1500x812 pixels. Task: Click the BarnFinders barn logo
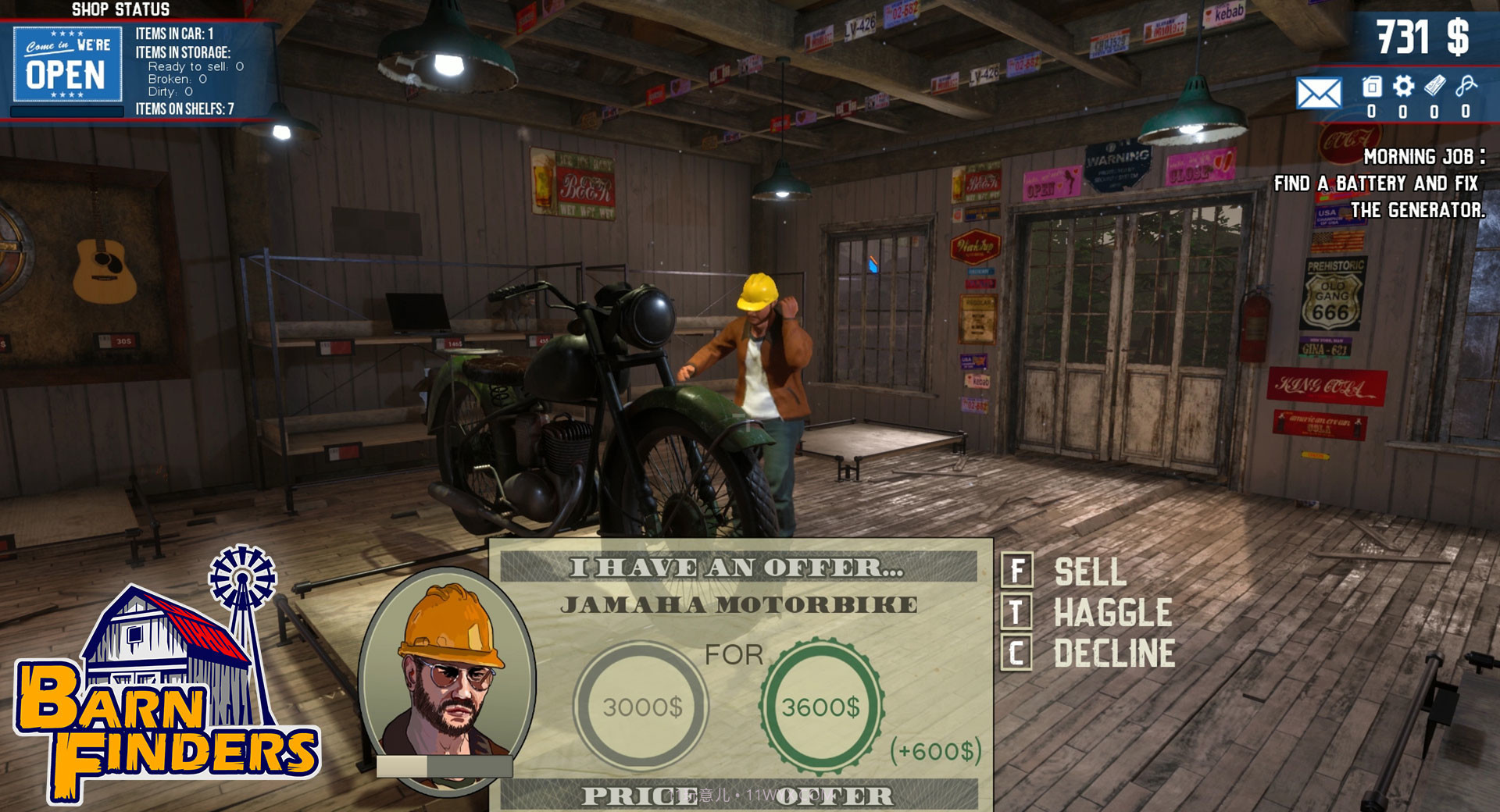[x=156, y=679]
